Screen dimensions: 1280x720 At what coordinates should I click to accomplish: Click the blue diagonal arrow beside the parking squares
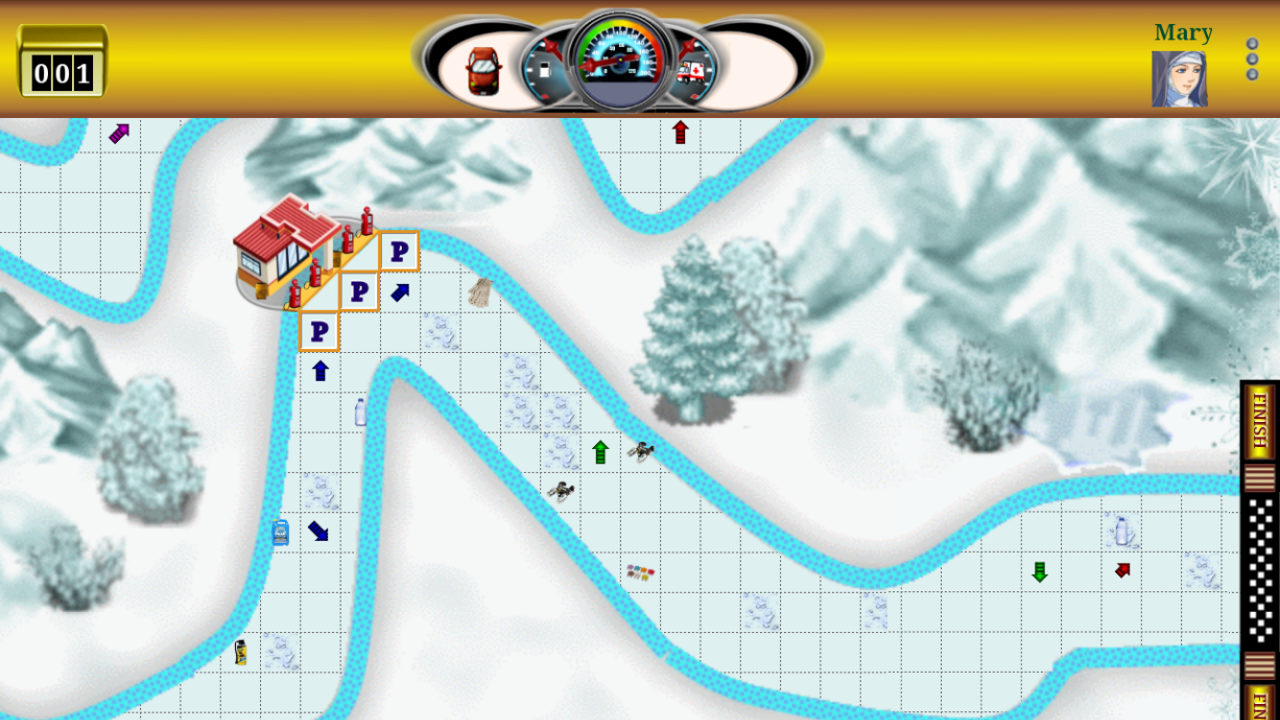[x=400, y=291]
